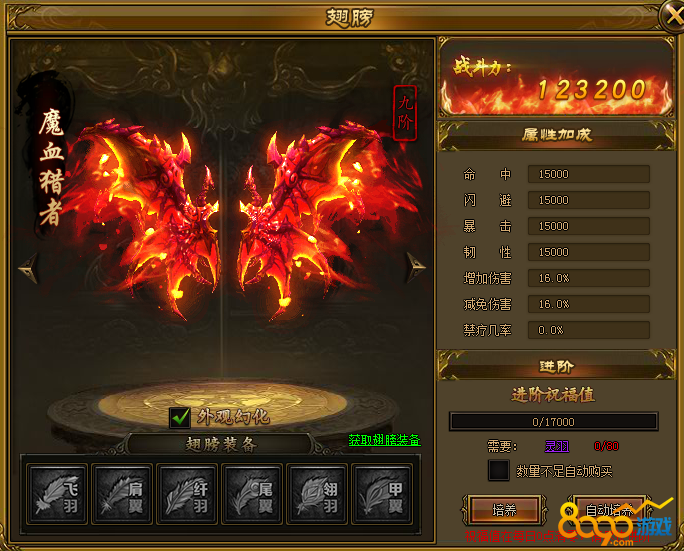
Task: Select the 翎羽 wing equipment slot
Action: [x=319, y=491]
